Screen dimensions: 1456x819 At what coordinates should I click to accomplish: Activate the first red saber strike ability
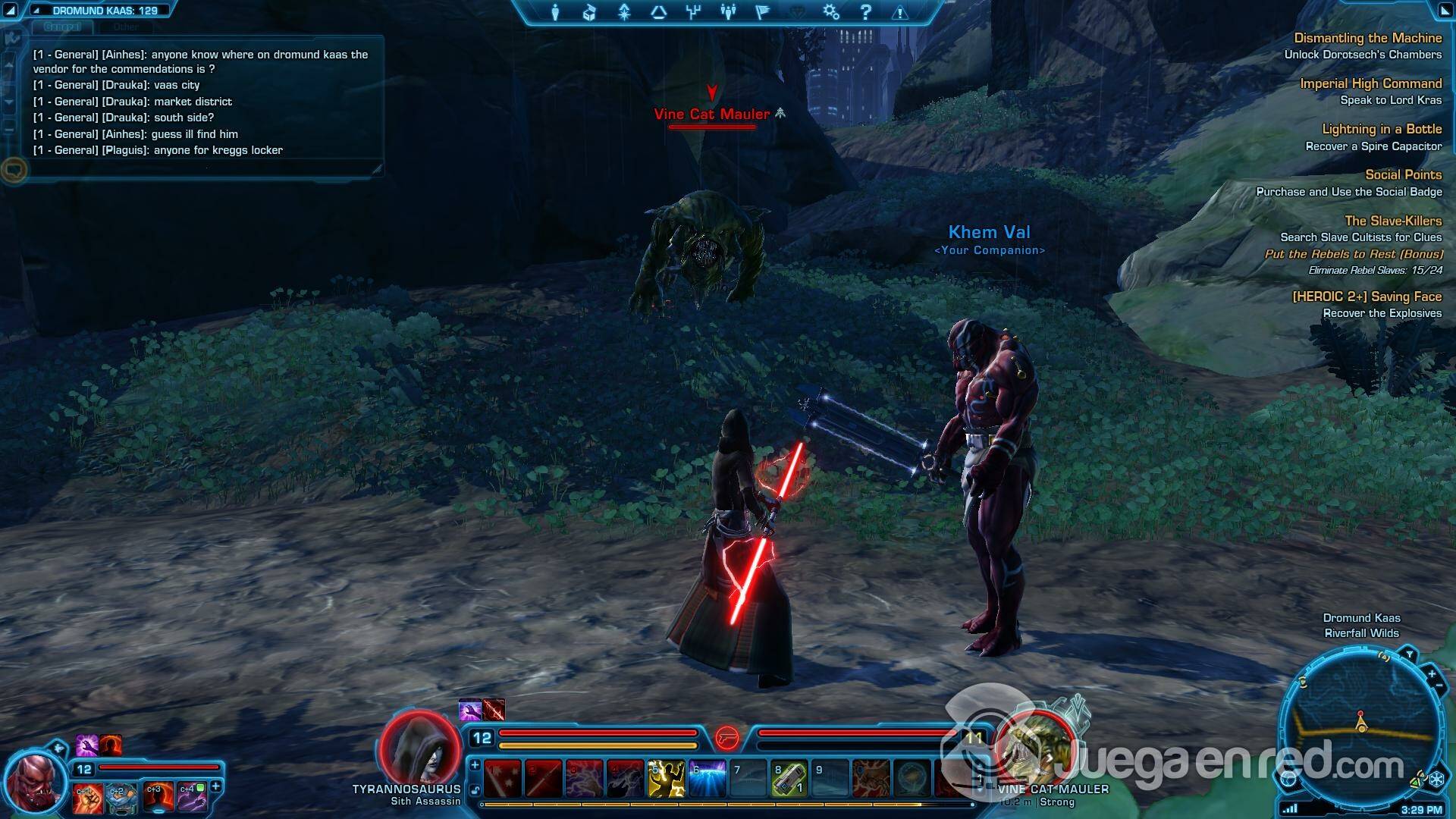(502, 779)
